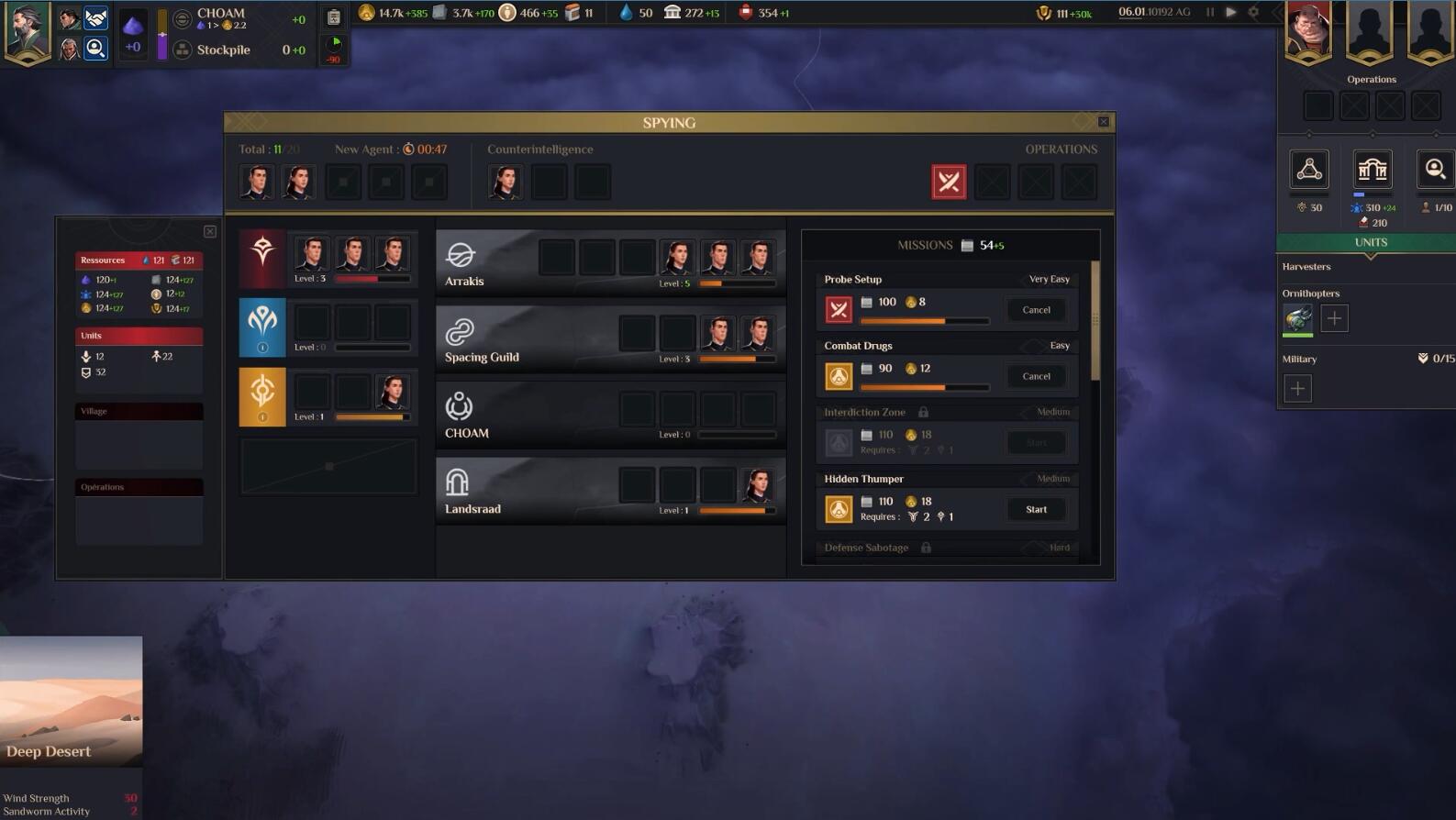
Task: Open the spying magnifier icon on right panel
Action: [x=1435, y=170]
